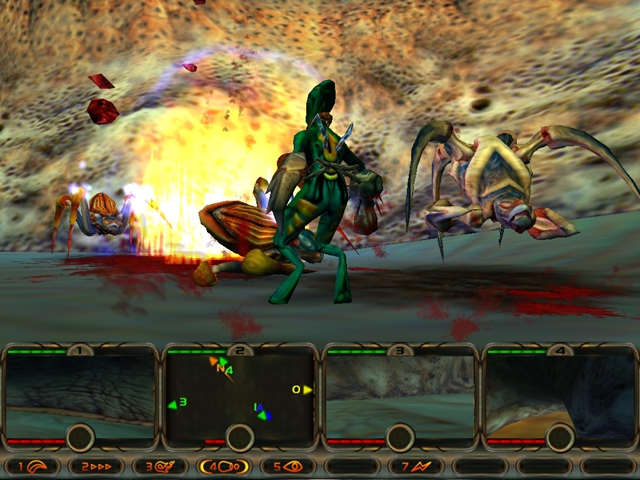Viewport: 640px width, 480px height.
Task: Open the tactical minimap in panel 2
Action: [x=240, y=392]
